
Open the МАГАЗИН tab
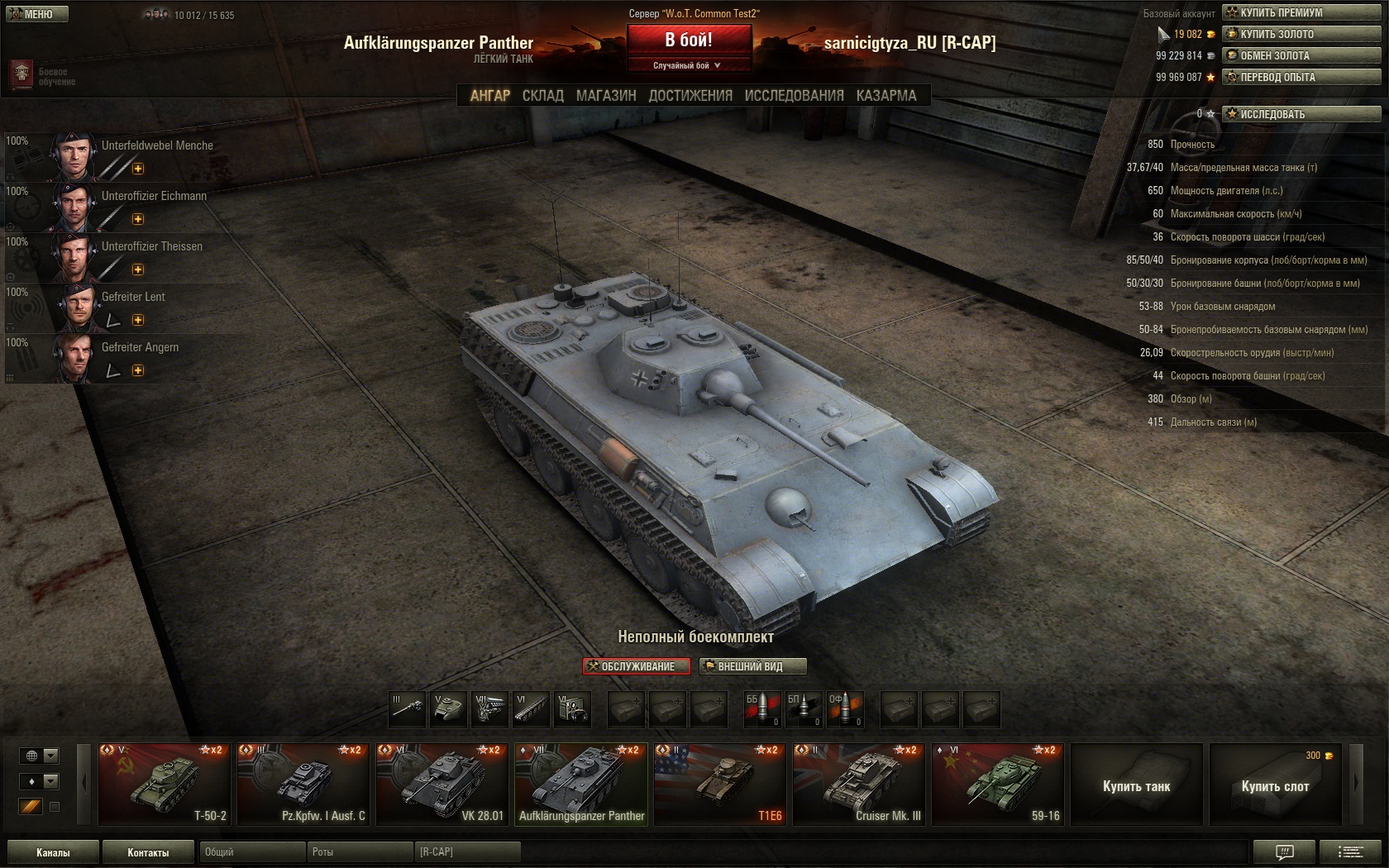[x=606, y=96]
